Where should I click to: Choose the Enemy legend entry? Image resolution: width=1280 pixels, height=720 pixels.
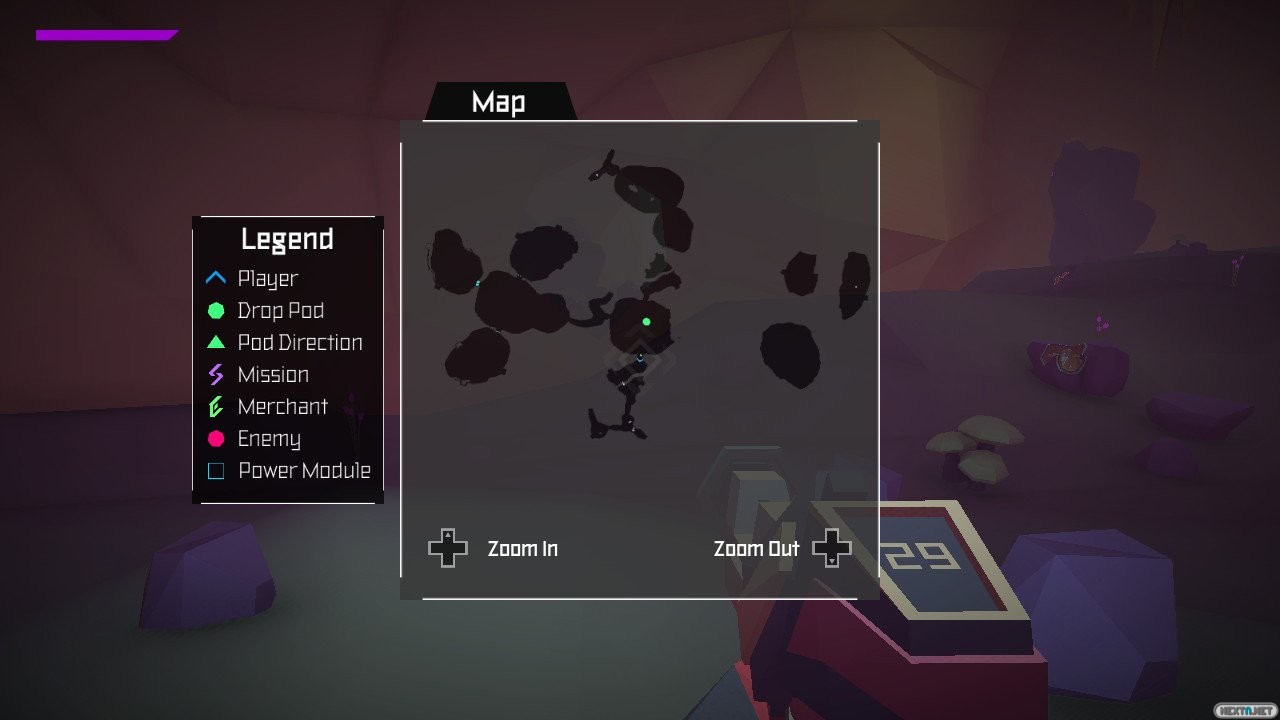pos(268,439)
